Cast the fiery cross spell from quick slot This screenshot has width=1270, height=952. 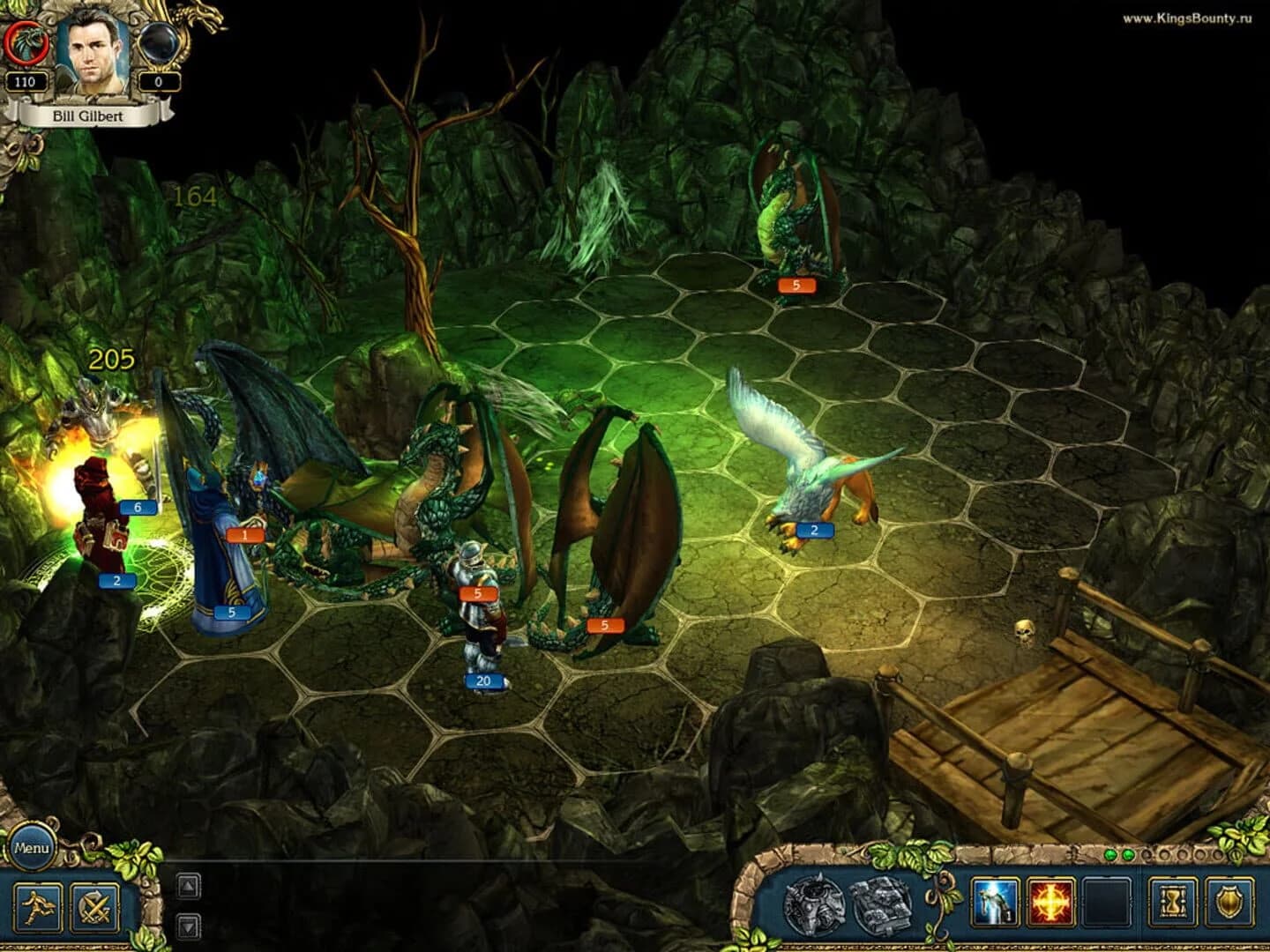(x=1050, y=901)
